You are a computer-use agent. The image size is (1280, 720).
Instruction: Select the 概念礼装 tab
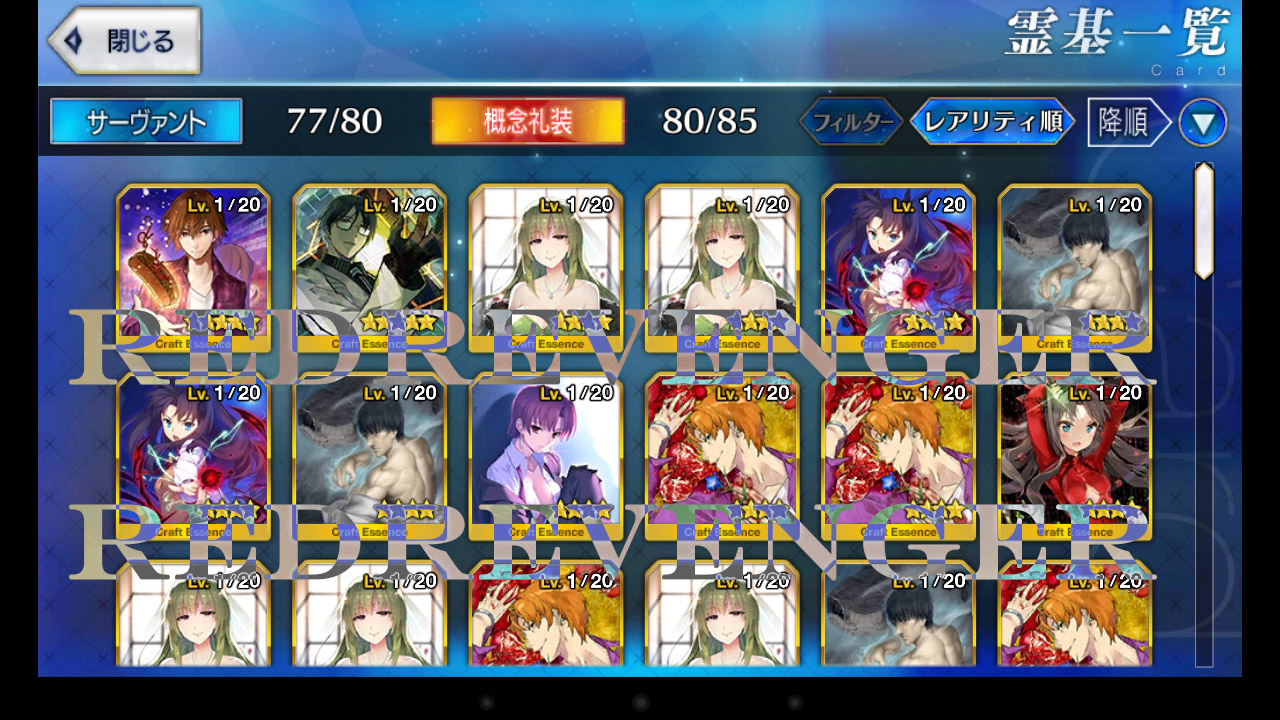[x=528, y=122]
